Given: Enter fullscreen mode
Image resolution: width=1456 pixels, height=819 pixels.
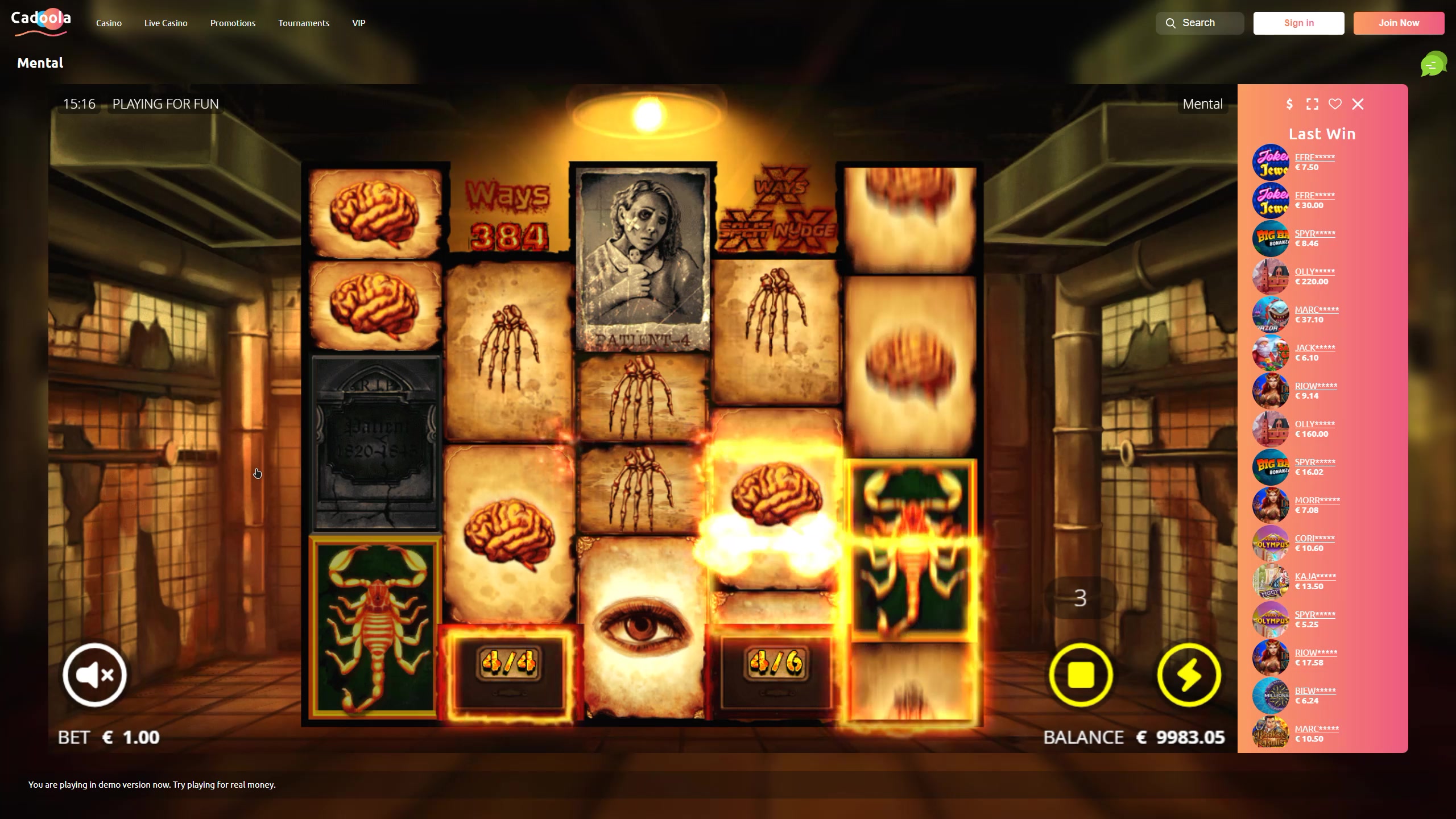Looking at the screenshot, I should 1312,104.
